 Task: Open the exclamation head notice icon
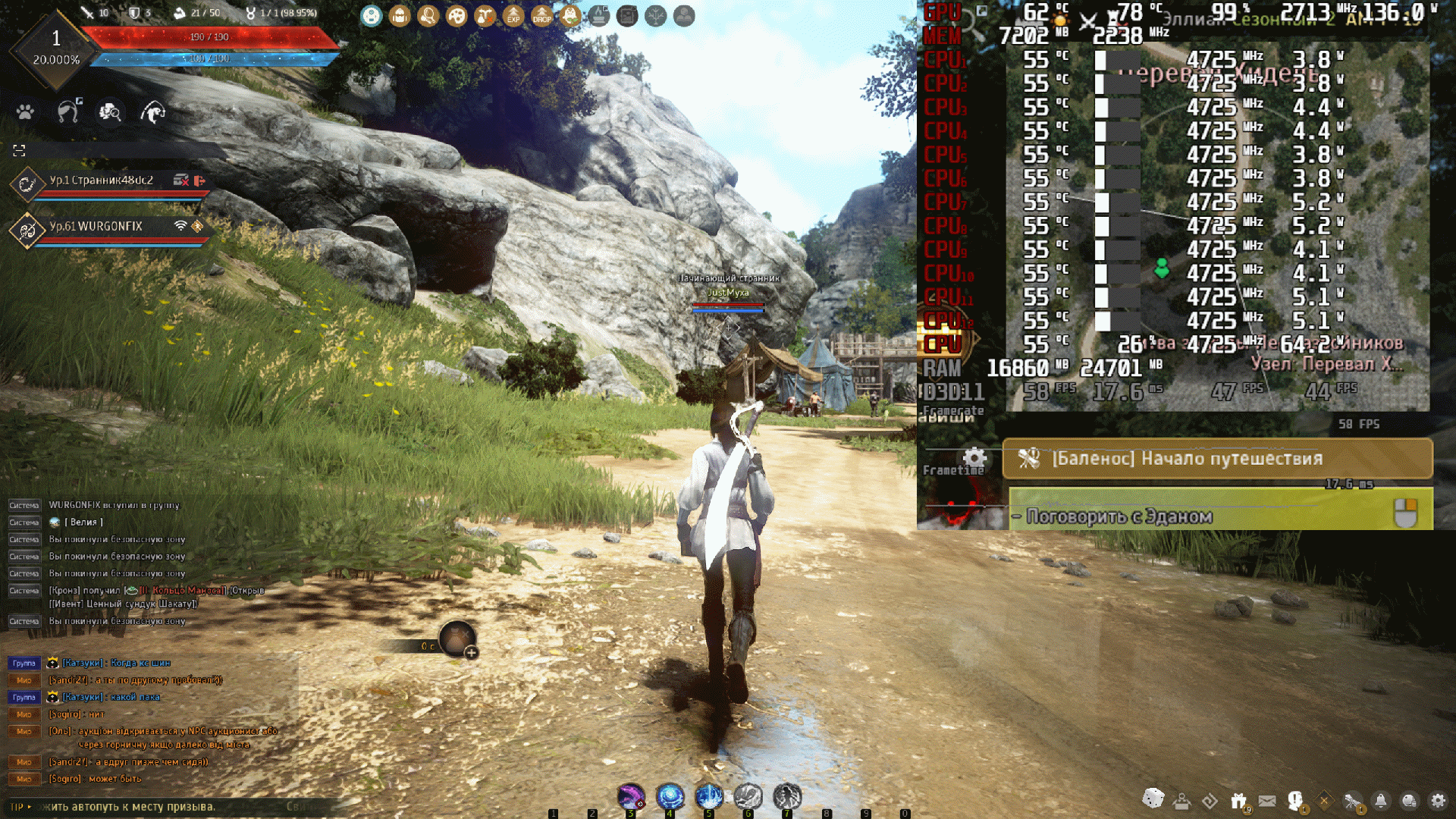[x=1295, y=800]
